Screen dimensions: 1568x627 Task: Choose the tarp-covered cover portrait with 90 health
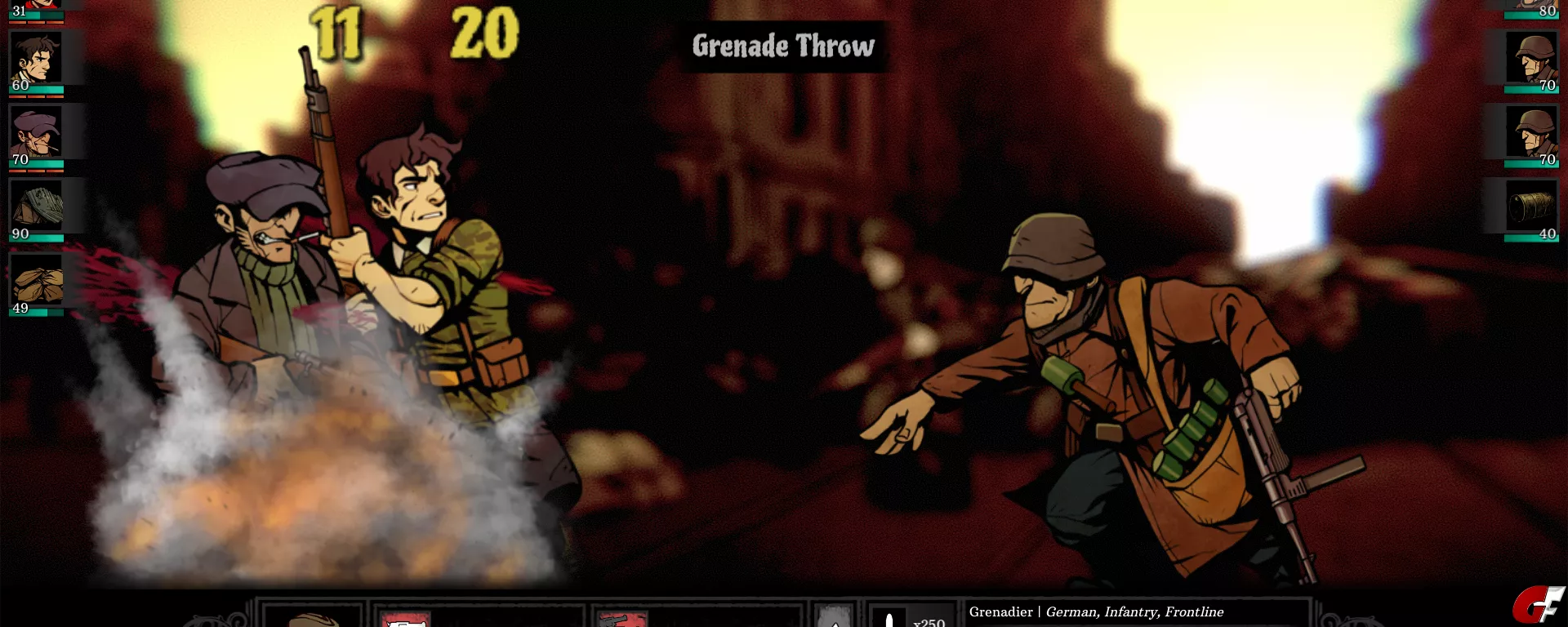pos(37,207)
